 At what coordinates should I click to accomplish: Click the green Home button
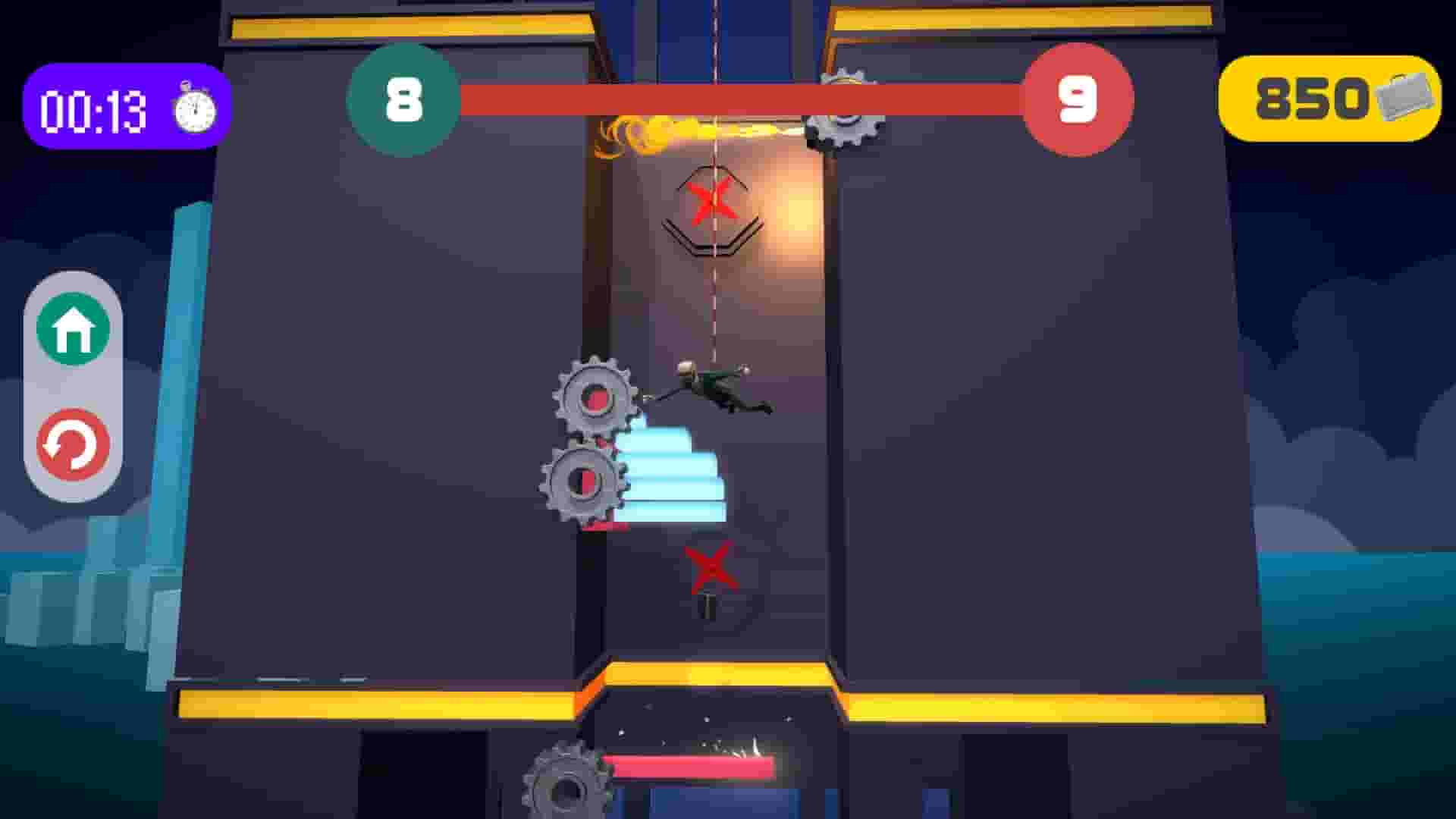point(71,328)
